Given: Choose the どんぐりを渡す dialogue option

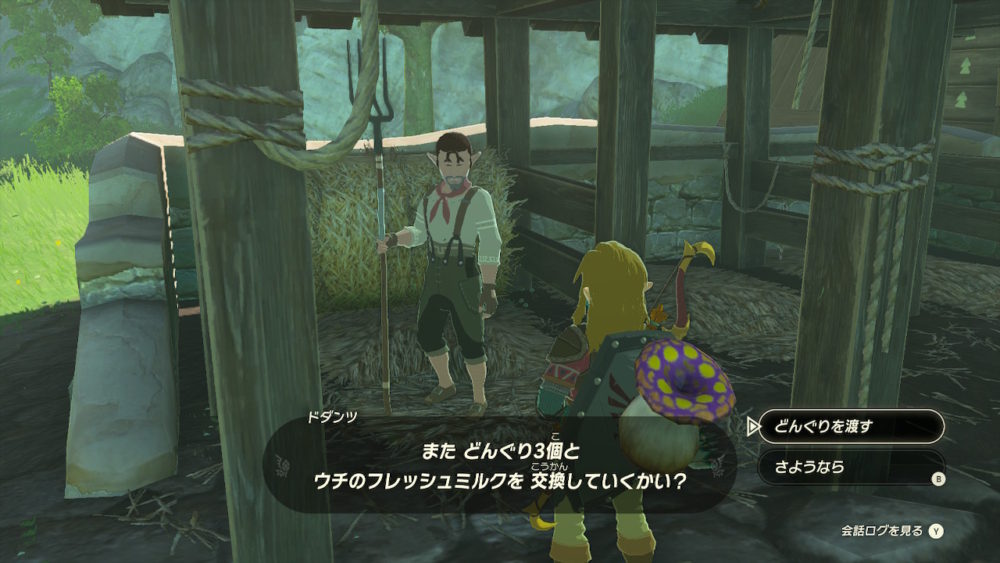Looking at the screenshot, I should click(850, 427).
